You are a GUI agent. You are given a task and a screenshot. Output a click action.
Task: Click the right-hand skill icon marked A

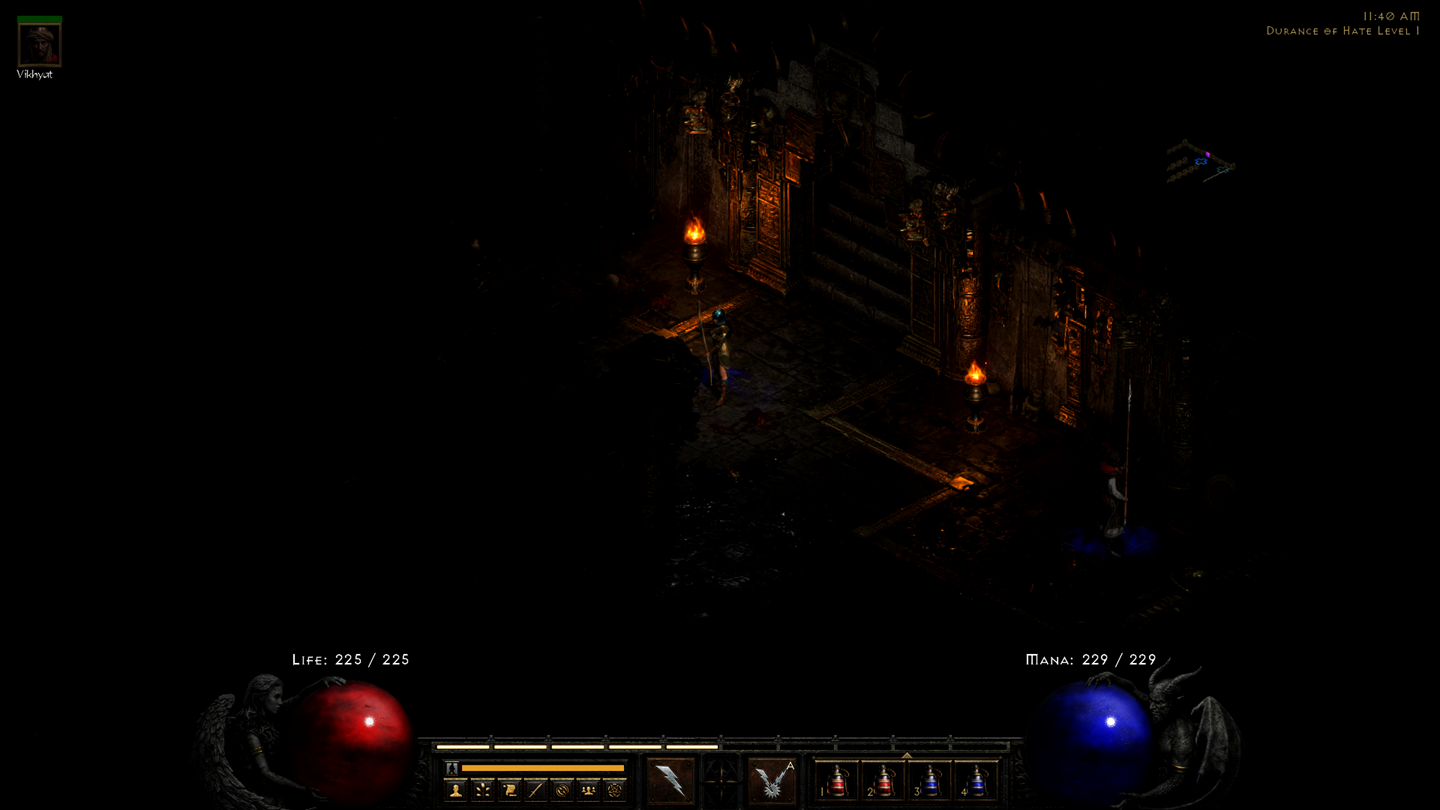(x=770, y=778)
